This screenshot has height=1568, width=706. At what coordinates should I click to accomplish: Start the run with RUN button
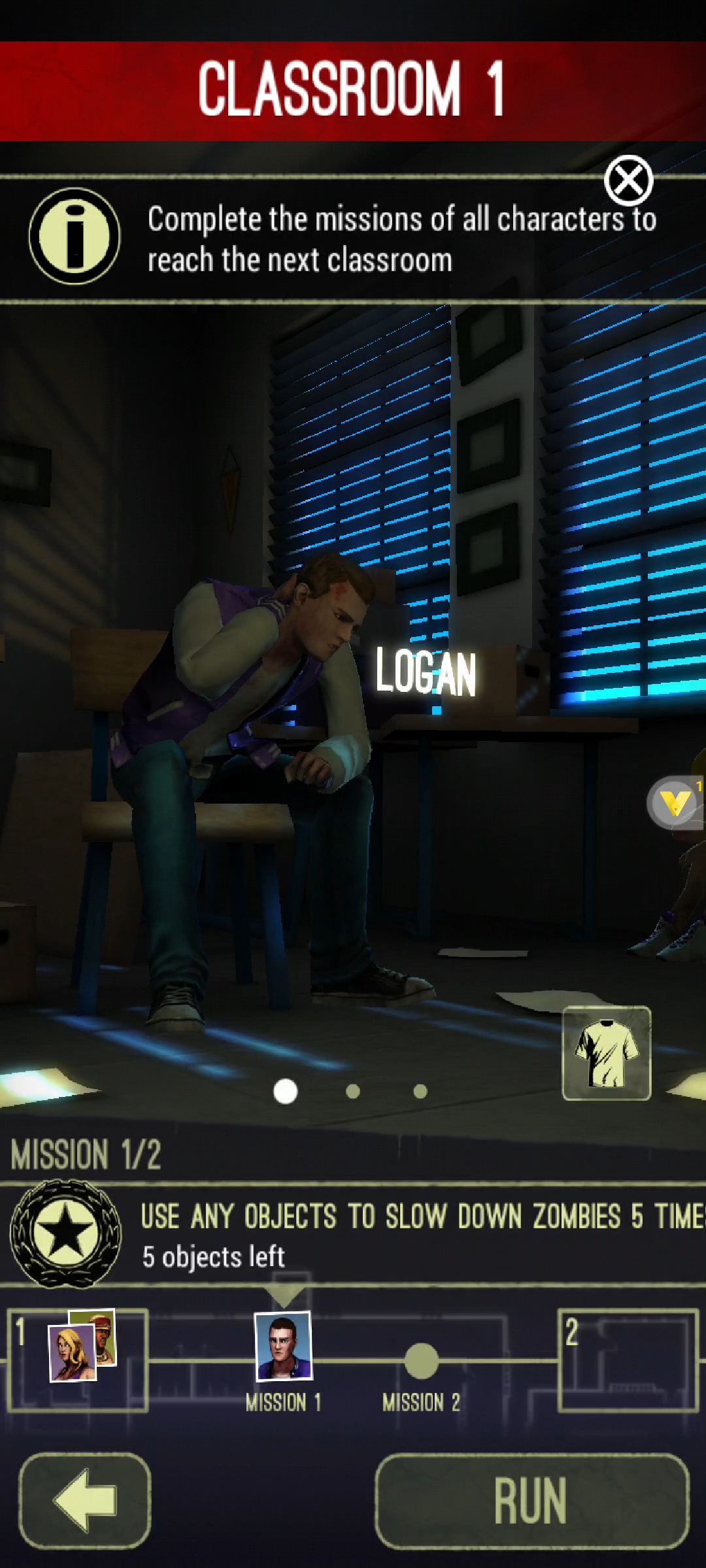click(x=531, y=1501)
